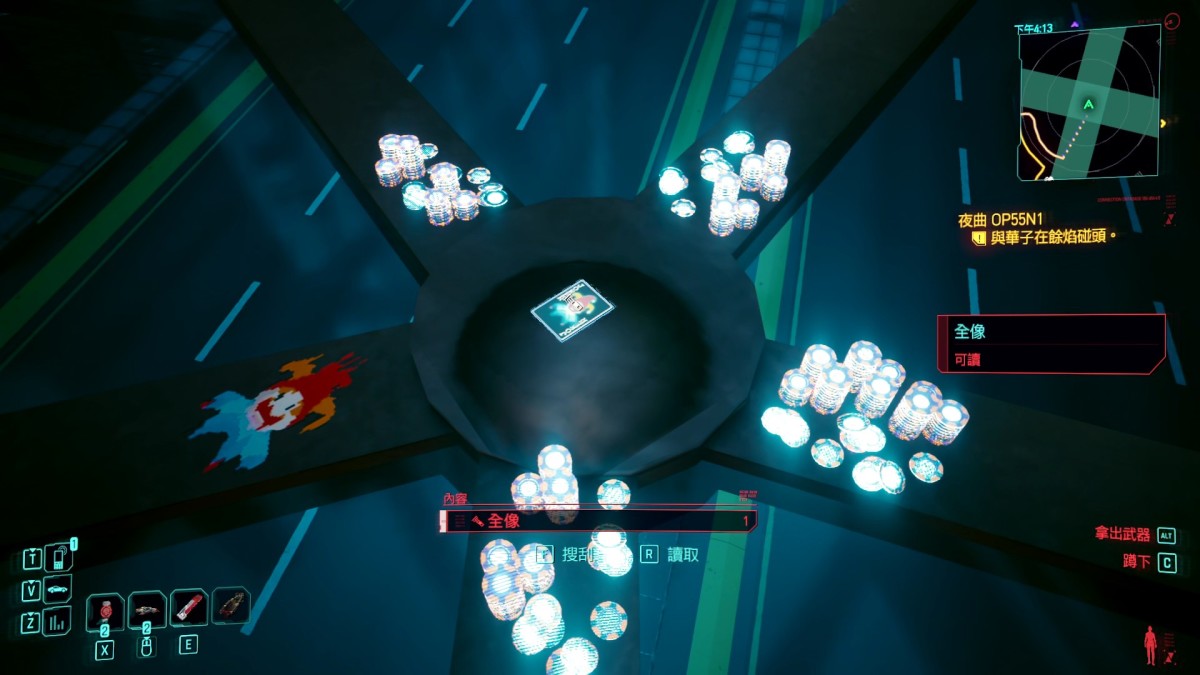Click the 全像 item tooltip panel

tap(1050, 343)
